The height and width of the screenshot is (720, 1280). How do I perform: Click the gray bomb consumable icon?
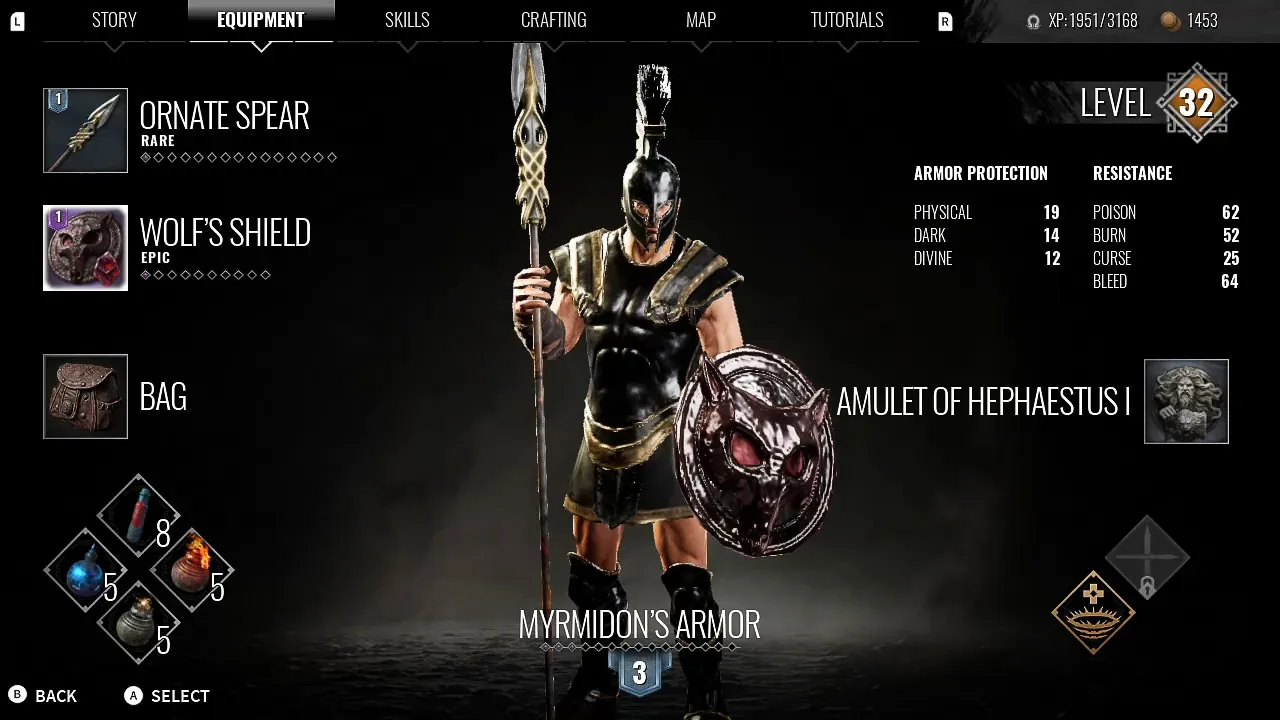click(x=138, y=625)
